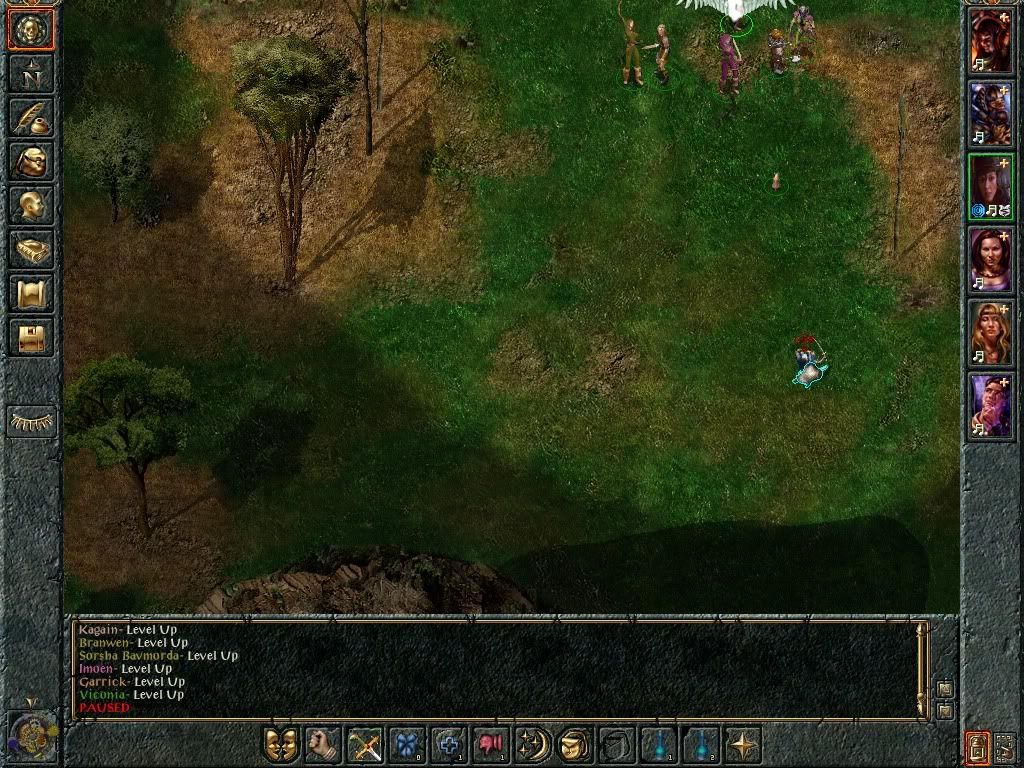This screenshot has width=1024, height=768.
Task: Show the character record bust button
Action: 31,205
